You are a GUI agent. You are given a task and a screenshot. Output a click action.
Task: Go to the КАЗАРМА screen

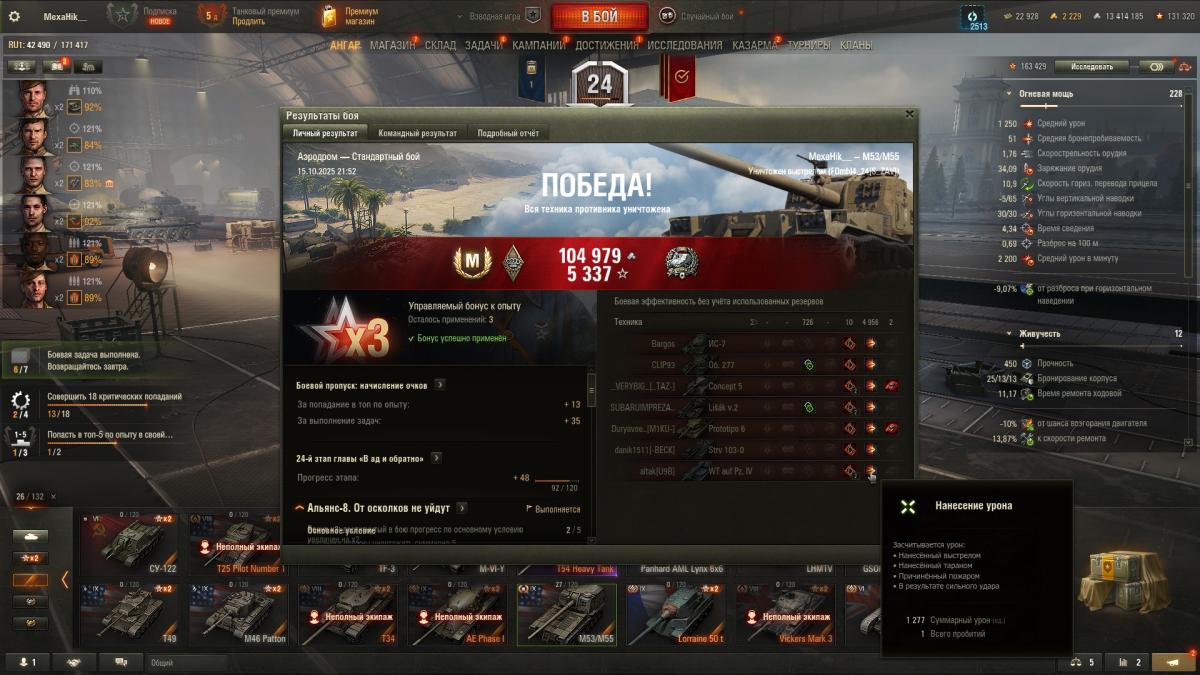tap(754, 45)
